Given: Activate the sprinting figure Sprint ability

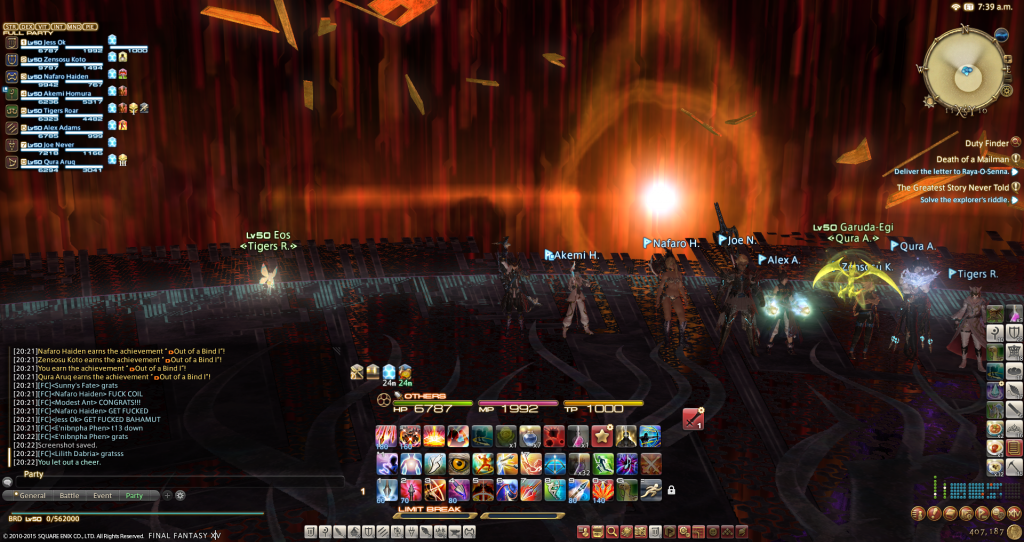Looking at the screenshot, I should point(650,490).
